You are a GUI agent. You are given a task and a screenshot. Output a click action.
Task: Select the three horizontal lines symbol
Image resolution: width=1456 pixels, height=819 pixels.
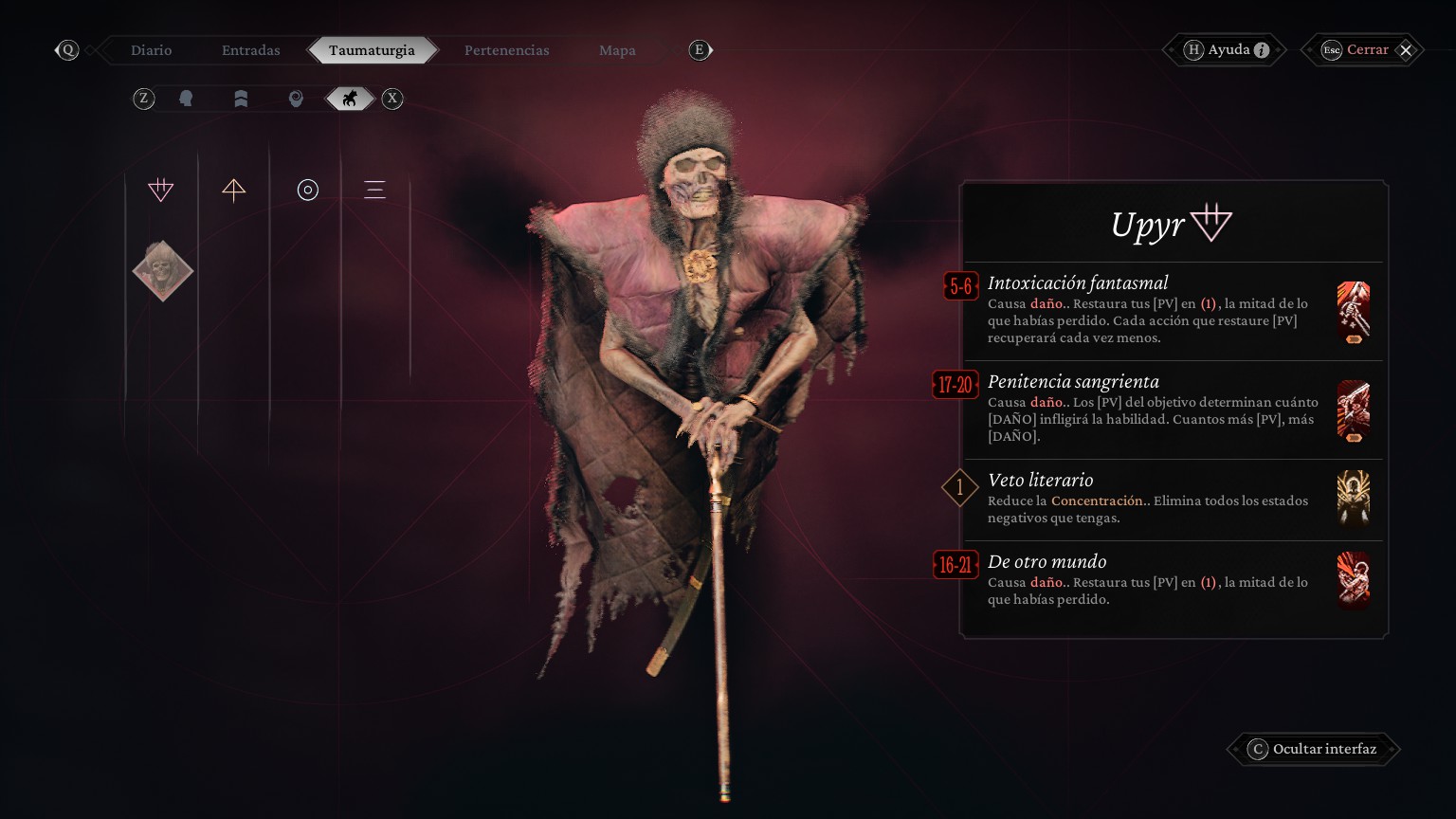tap(374, 190)
